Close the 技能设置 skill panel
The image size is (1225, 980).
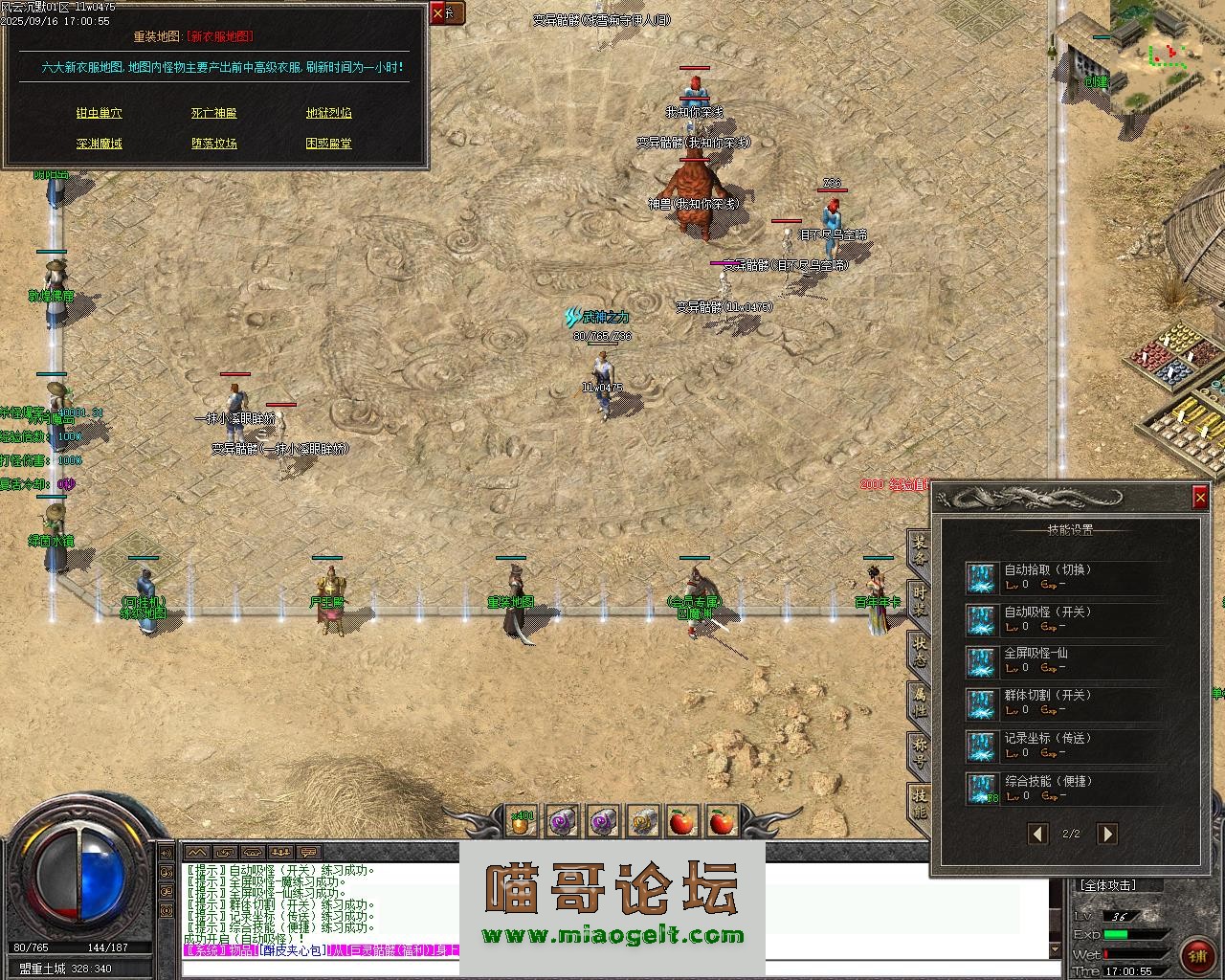pos(1200,497)
